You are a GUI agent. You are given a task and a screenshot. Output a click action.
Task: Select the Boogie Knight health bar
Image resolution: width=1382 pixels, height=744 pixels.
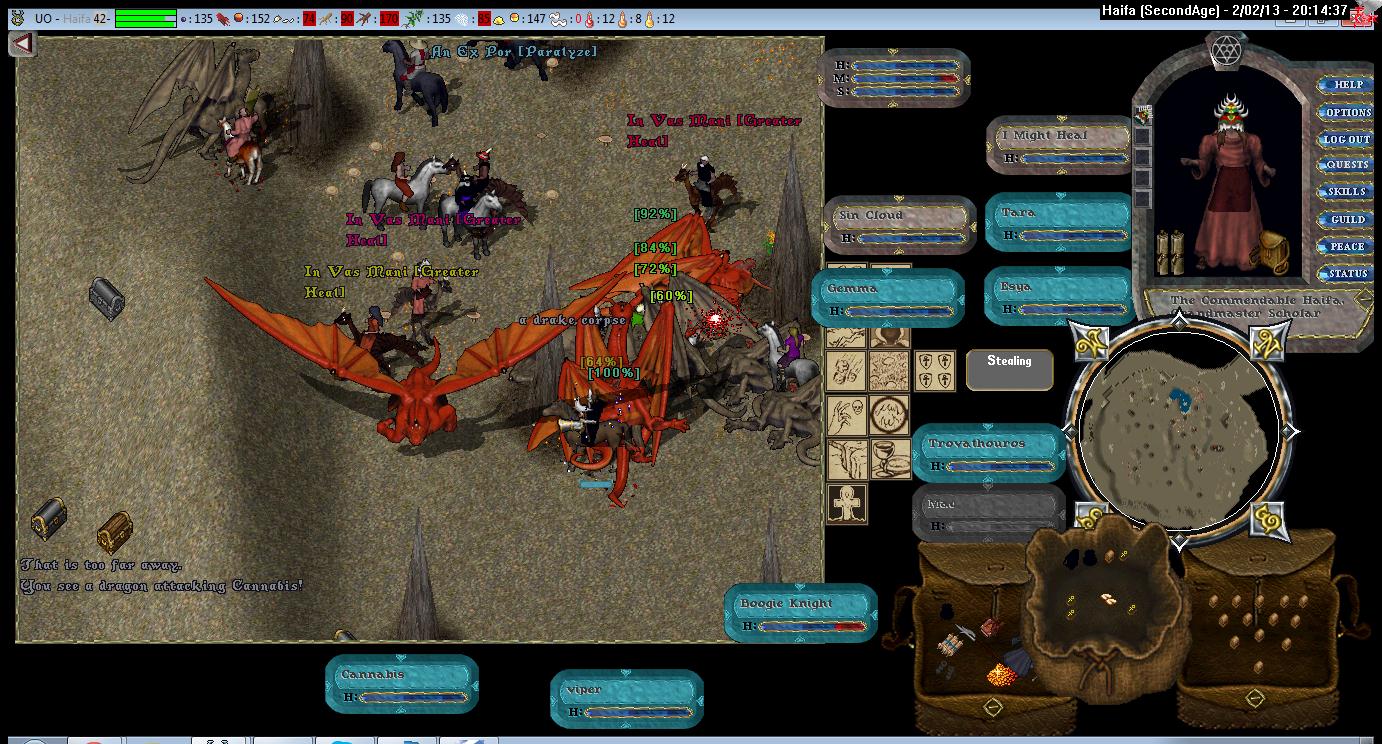coord(800,612)
